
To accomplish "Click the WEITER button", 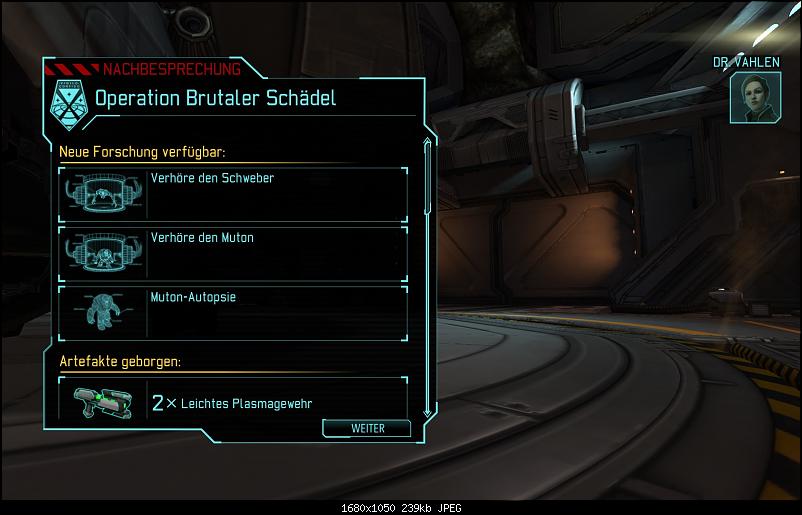I will point(367,428).
